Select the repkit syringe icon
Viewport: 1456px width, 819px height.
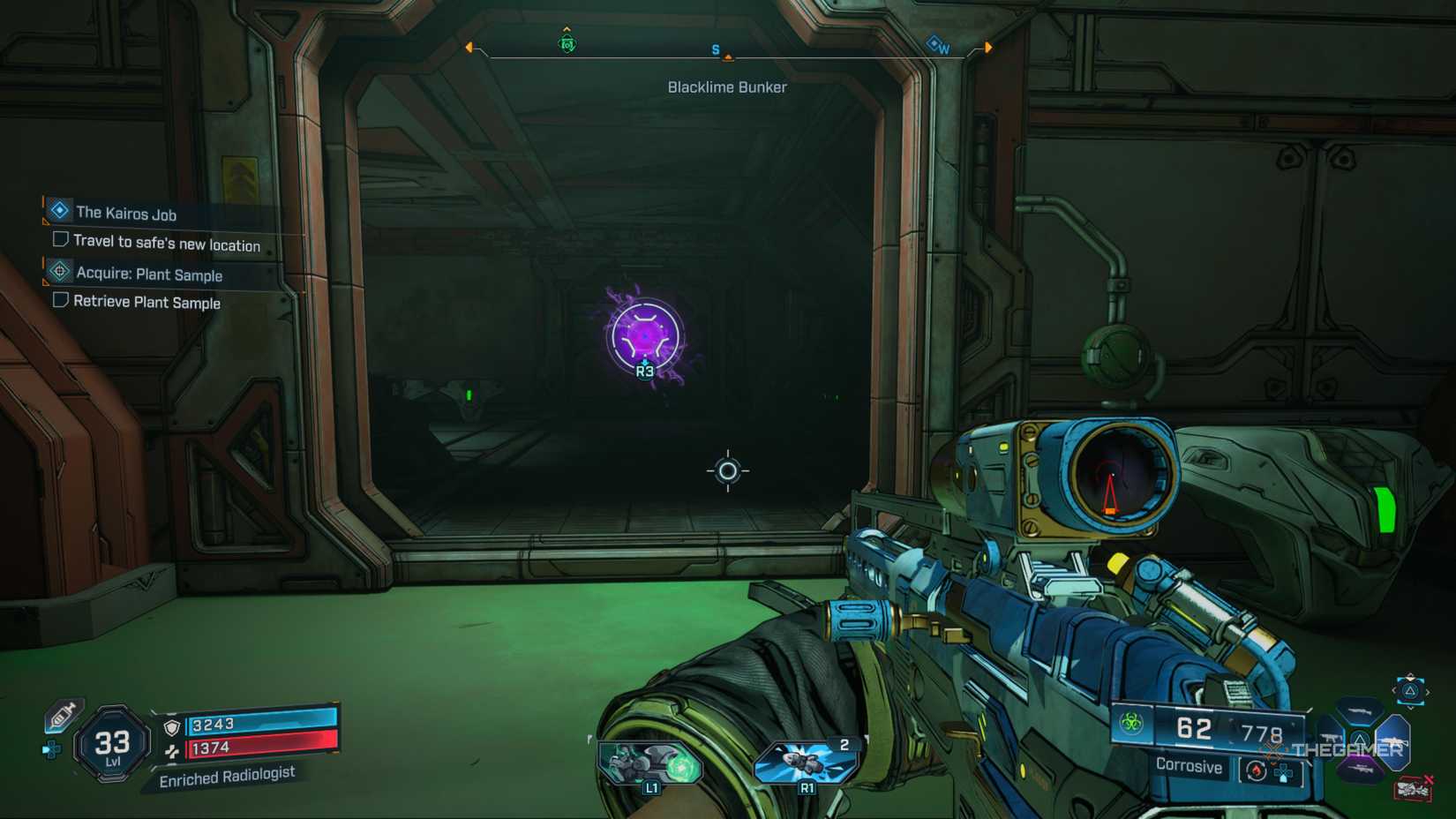[62, 716]
